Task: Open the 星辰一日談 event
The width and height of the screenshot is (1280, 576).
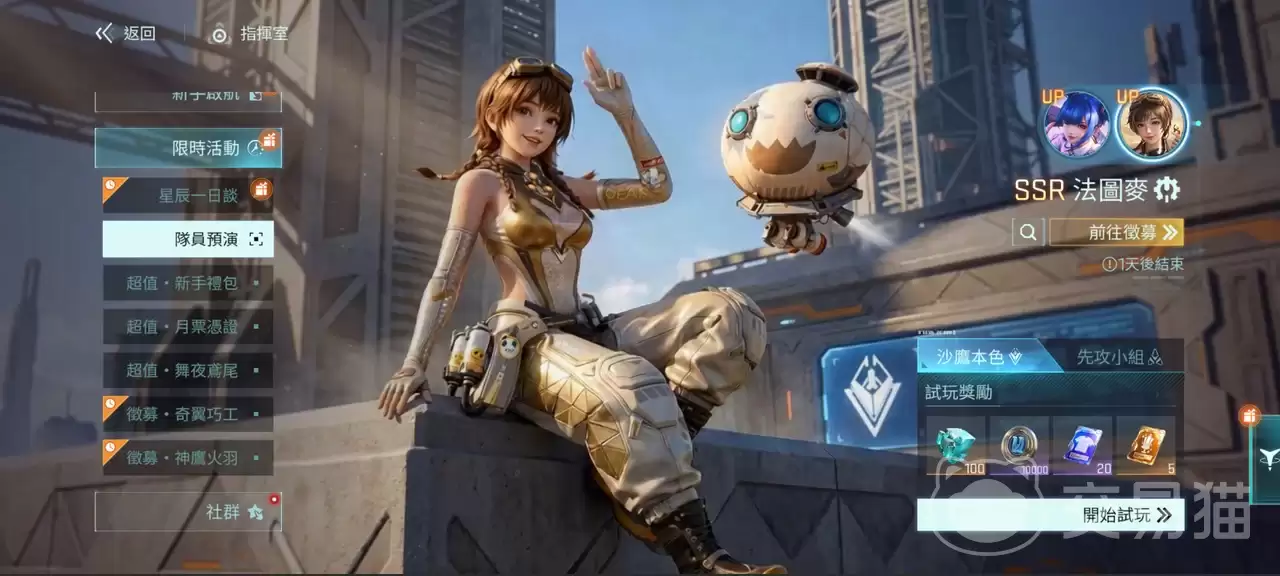Action: [x=188, y=195]
